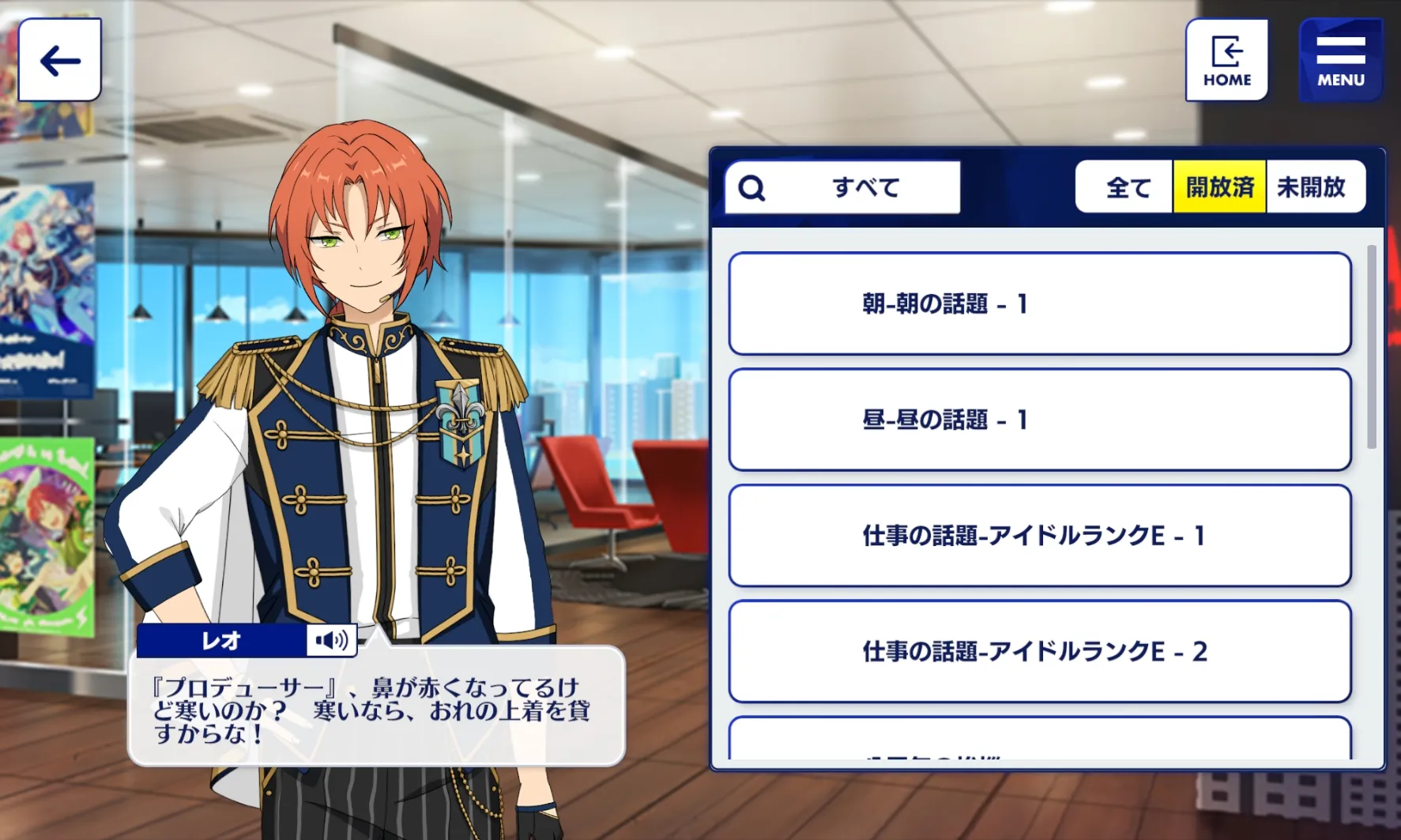
Task: Open the MENU panel
Action: [x=1340, y=60]
